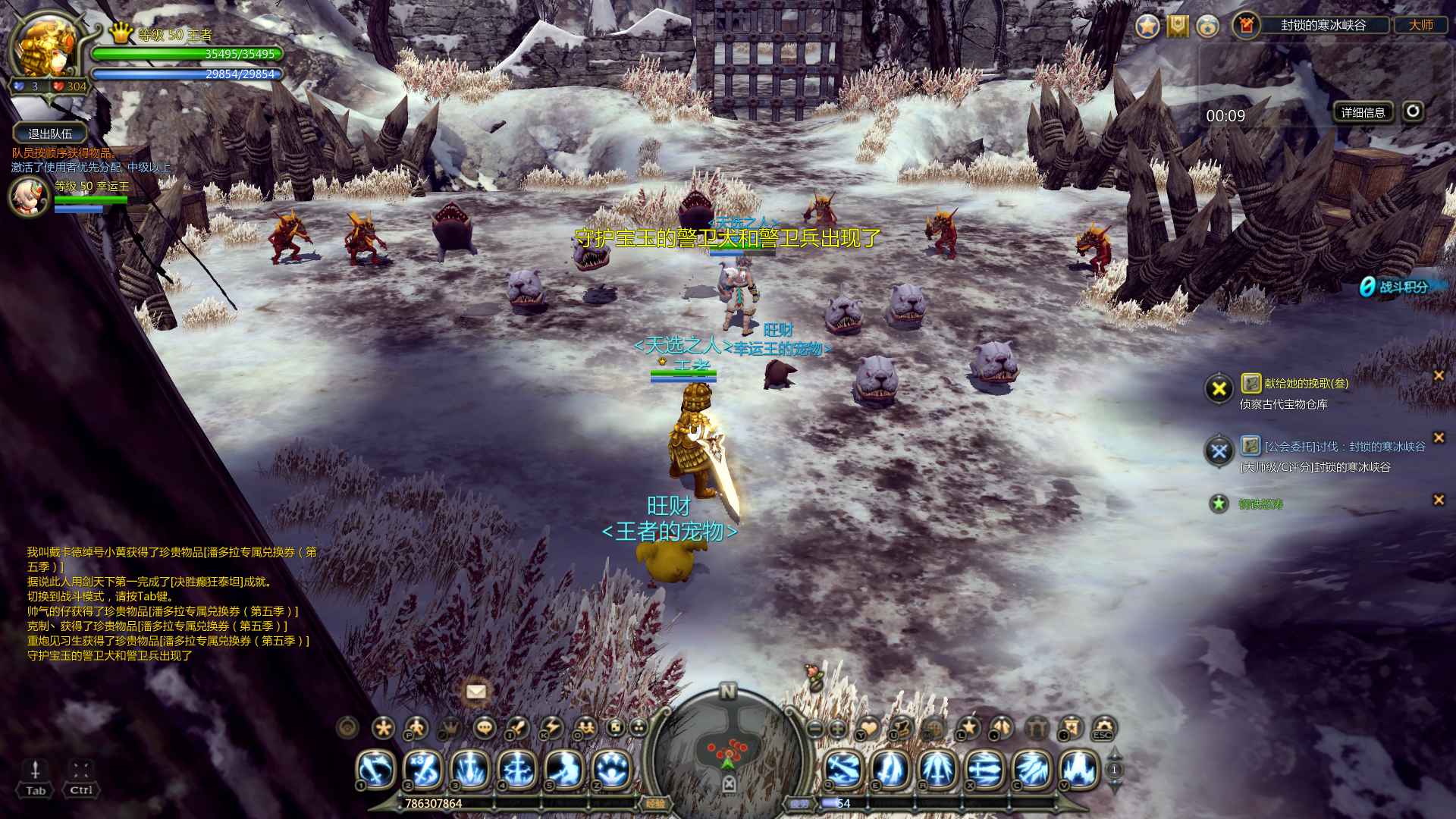Open the 详细信息 details panel
The image size is (1456, 819).
click(1363, 112)
